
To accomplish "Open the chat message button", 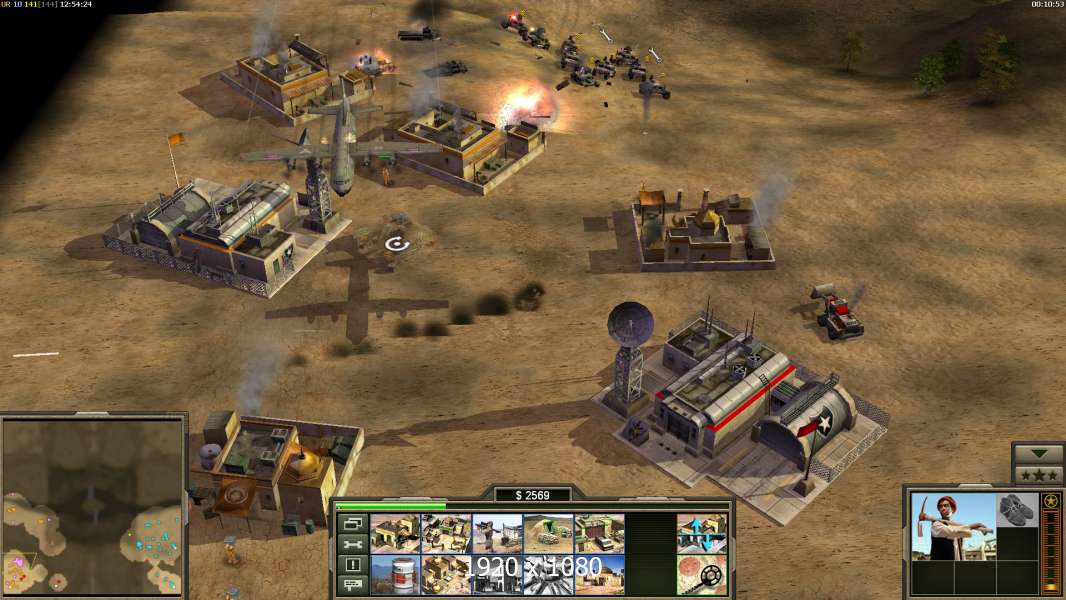I will point(351,586).
